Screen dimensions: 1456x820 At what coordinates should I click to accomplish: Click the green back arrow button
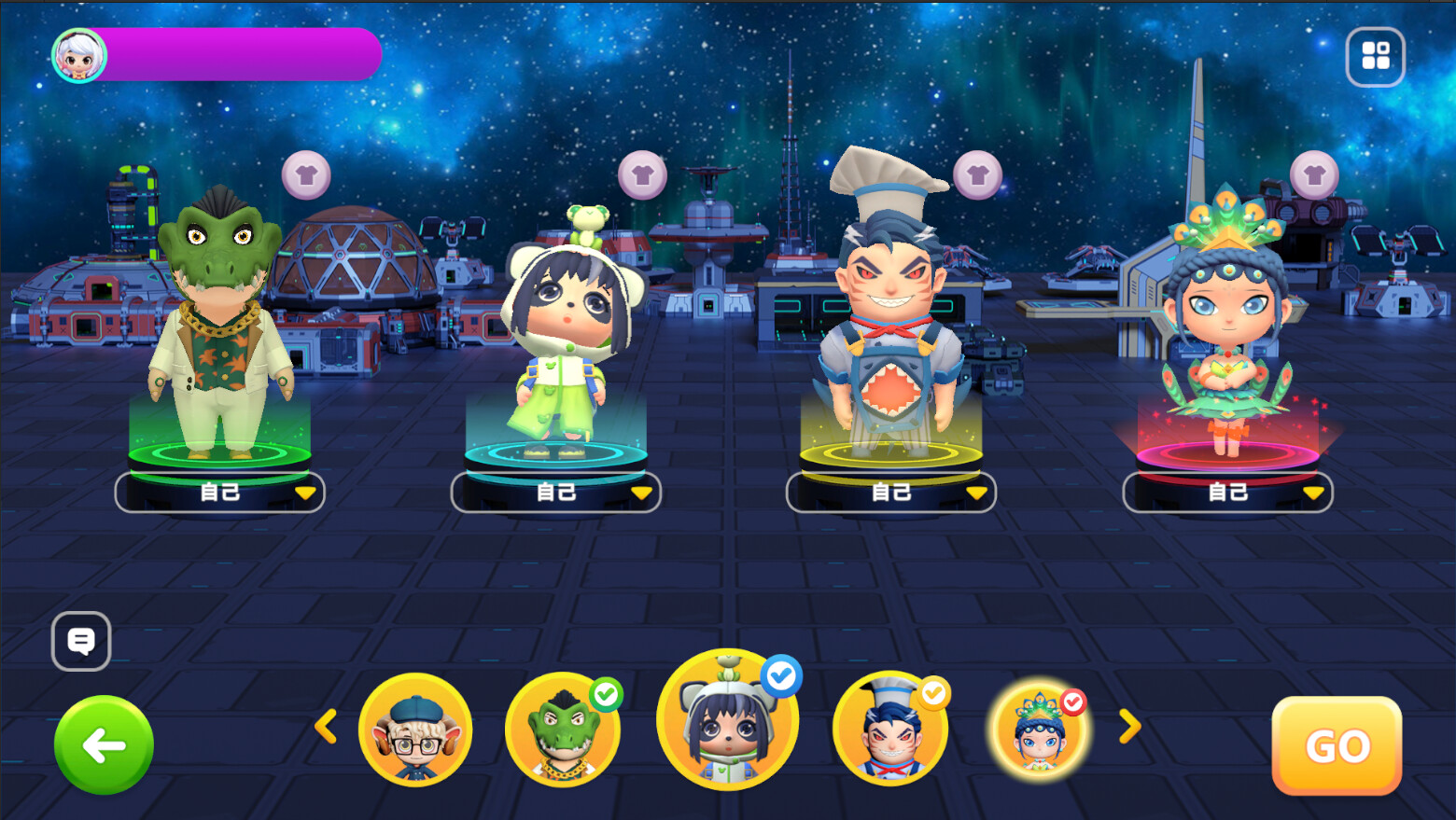click(x=103, y=745)
